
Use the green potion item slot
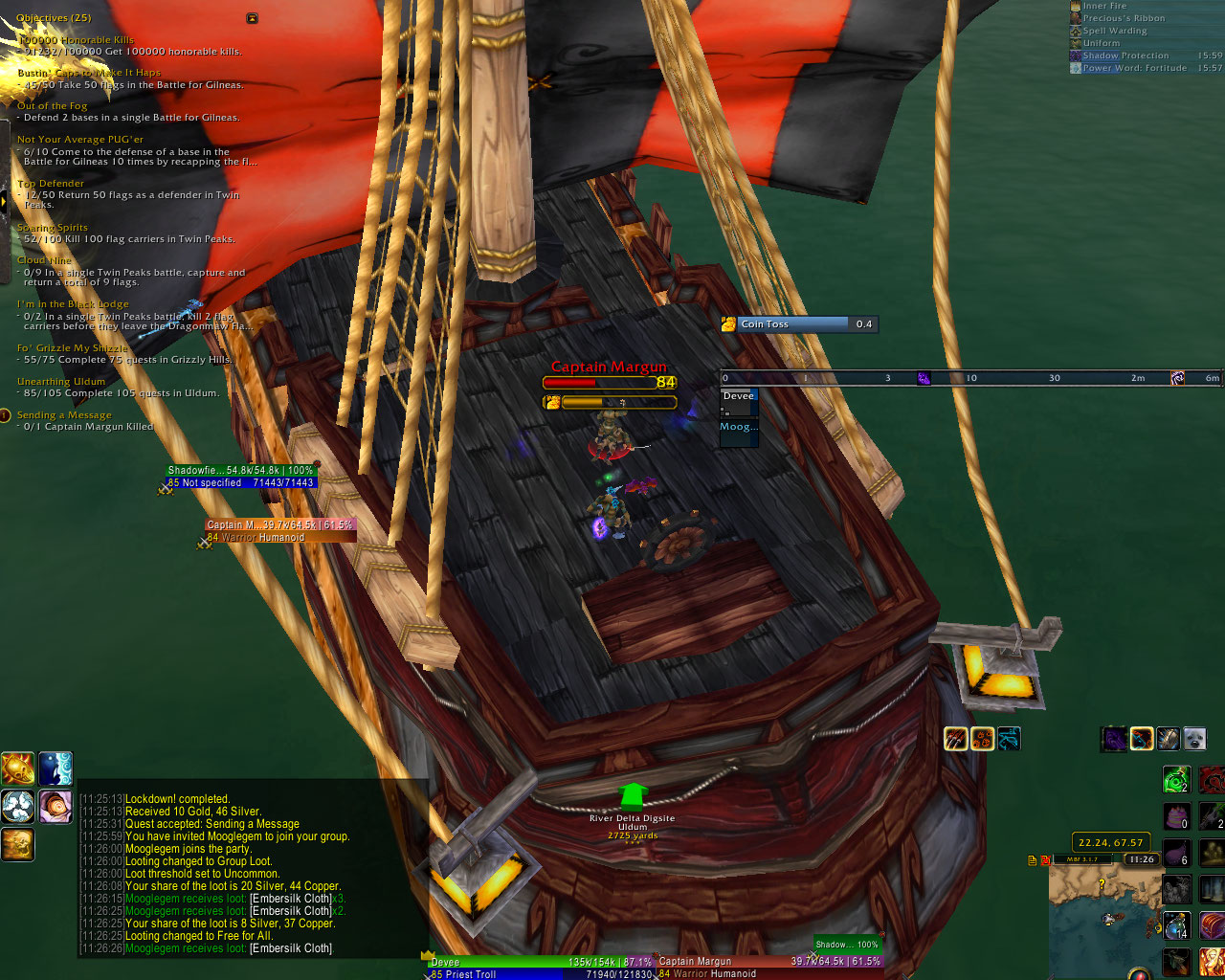pos(1176,779)
